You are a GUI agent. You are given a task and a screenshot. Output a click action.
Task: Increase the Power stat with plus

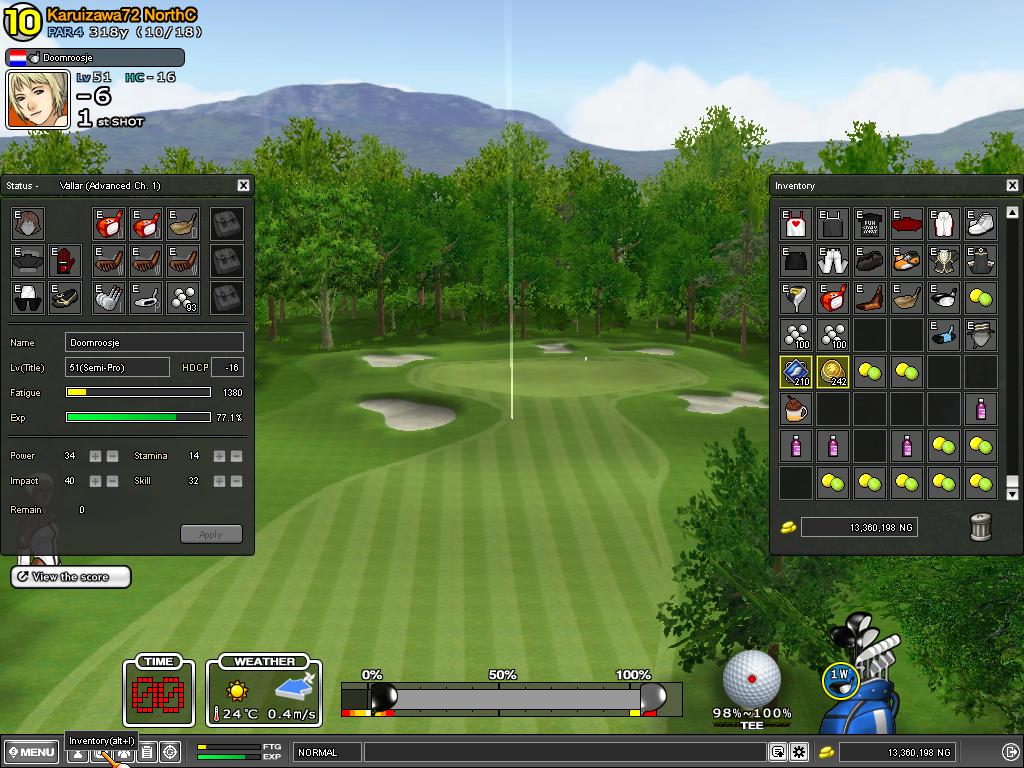pyautogui.click(x=96, y=456)
